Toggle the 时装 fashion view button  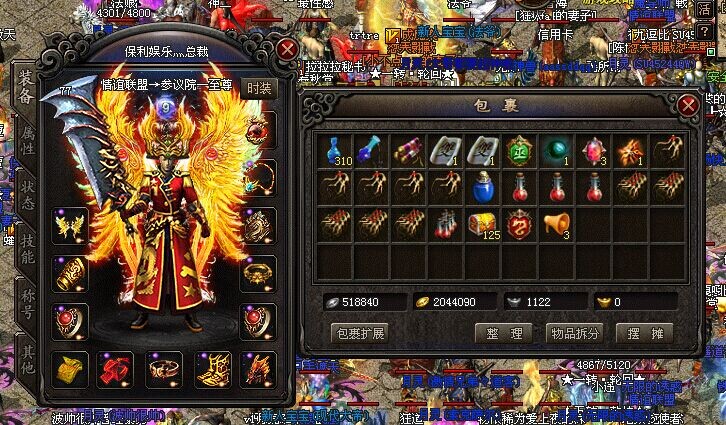click(x=259, y=88)
